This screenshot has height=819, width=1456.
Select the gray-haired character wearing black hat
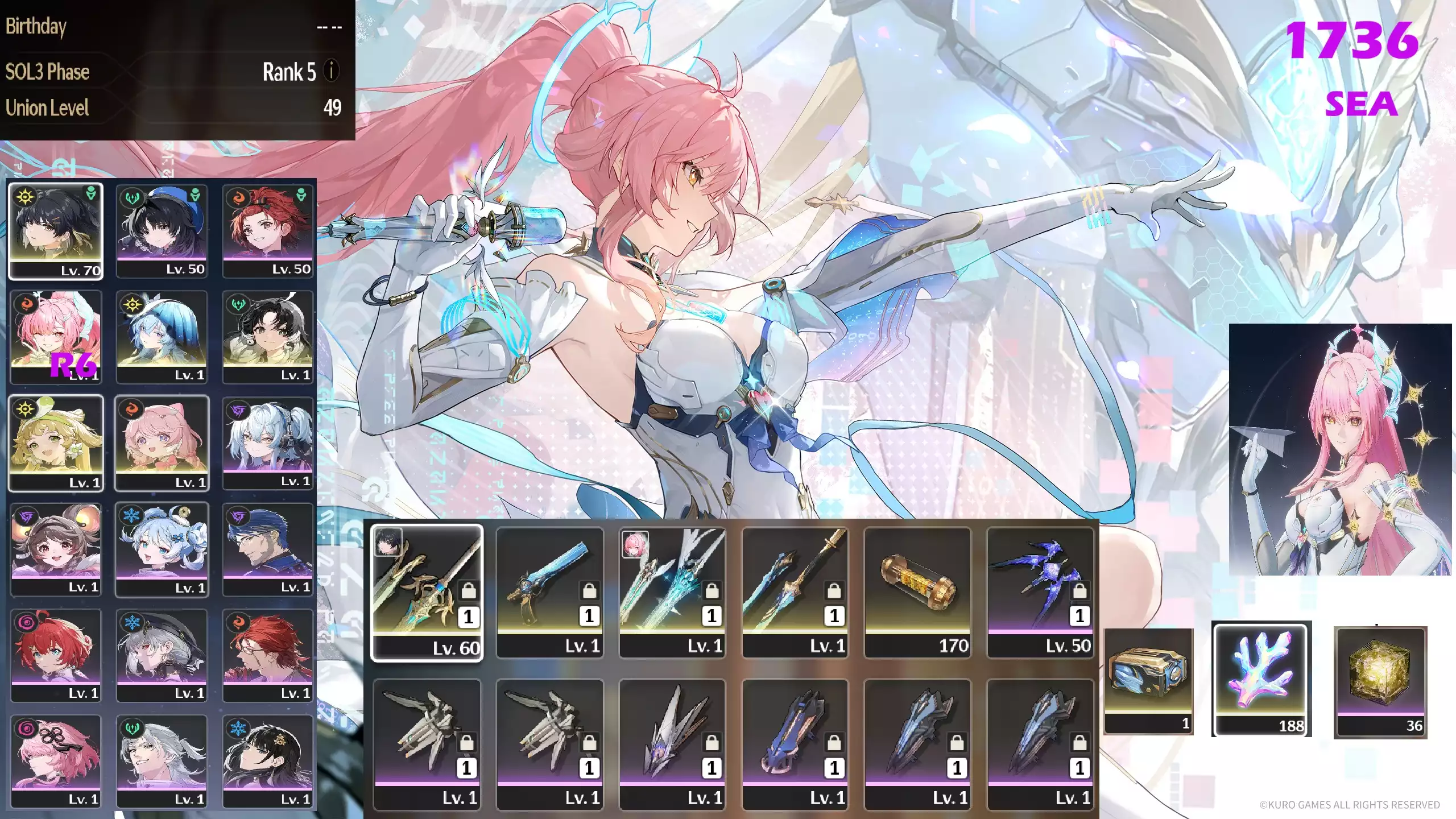(162, 655)
